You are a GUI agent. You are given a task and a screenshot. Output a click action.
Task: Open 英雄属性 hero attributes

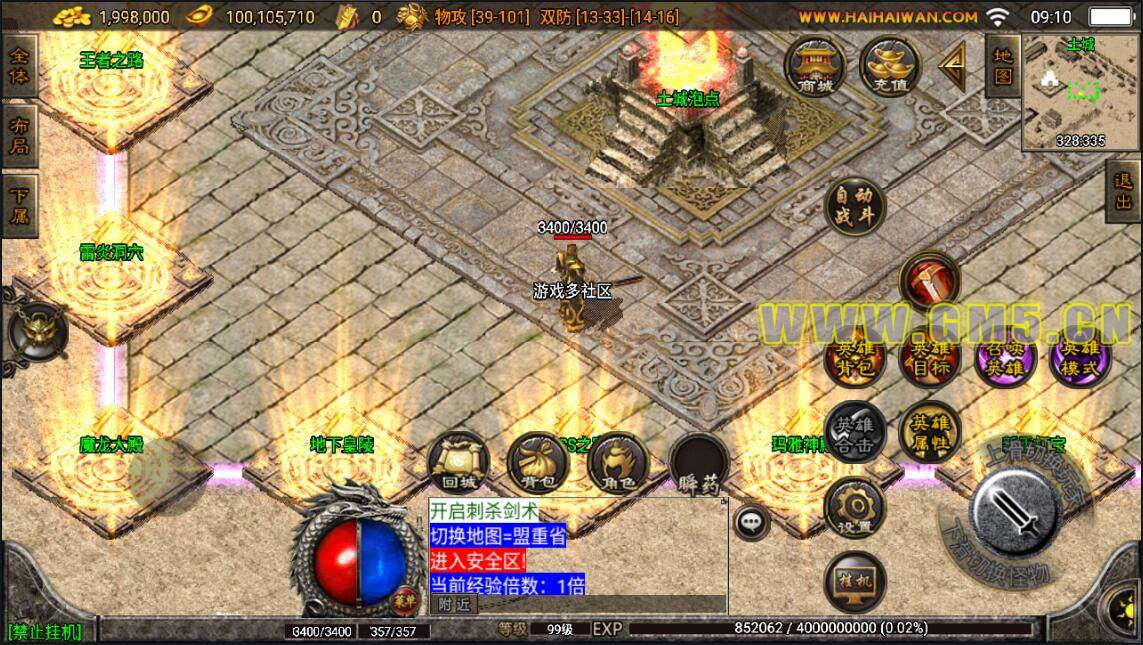[x=929, y=433]
